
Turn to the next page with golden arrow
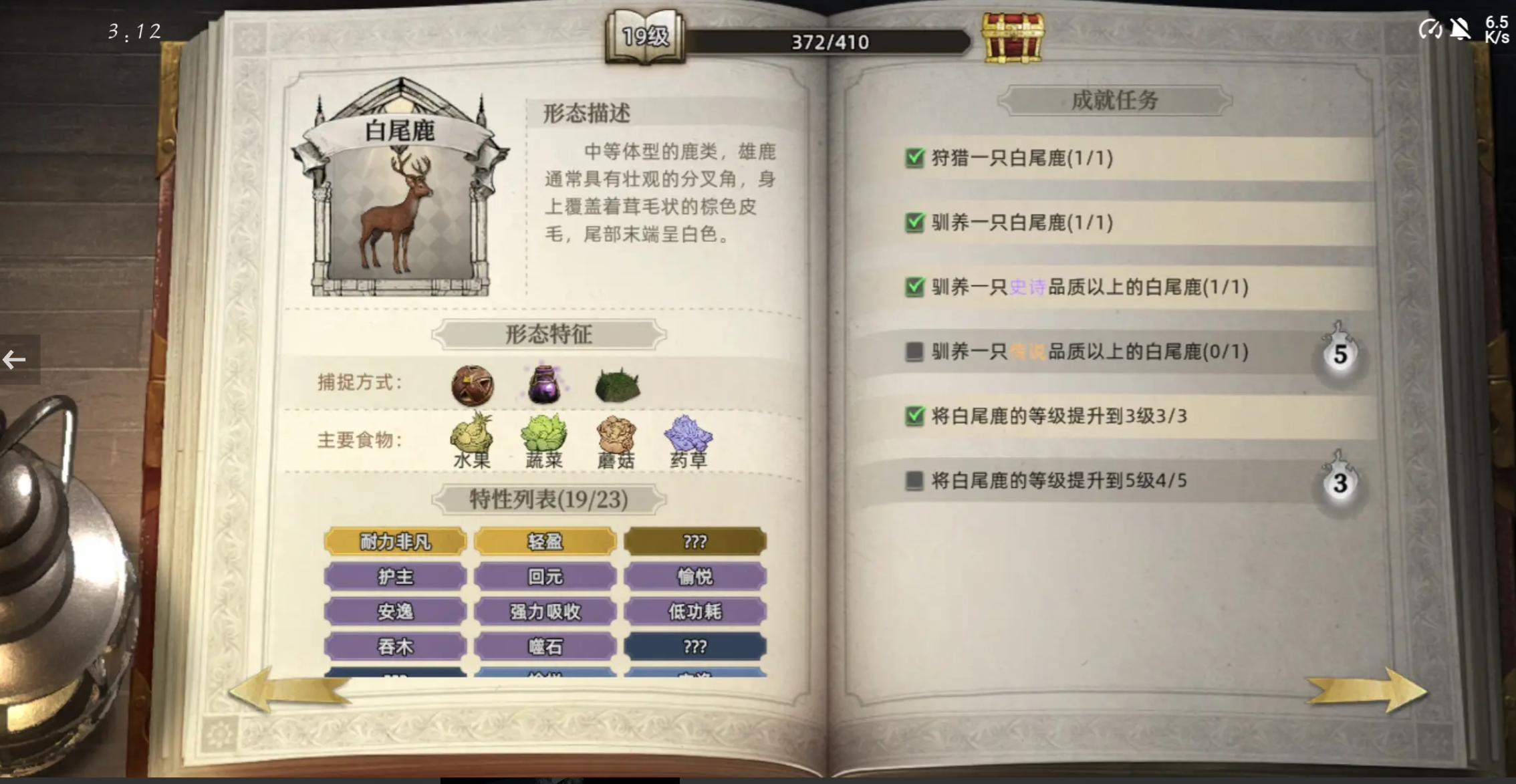(x=1366, y=690)
